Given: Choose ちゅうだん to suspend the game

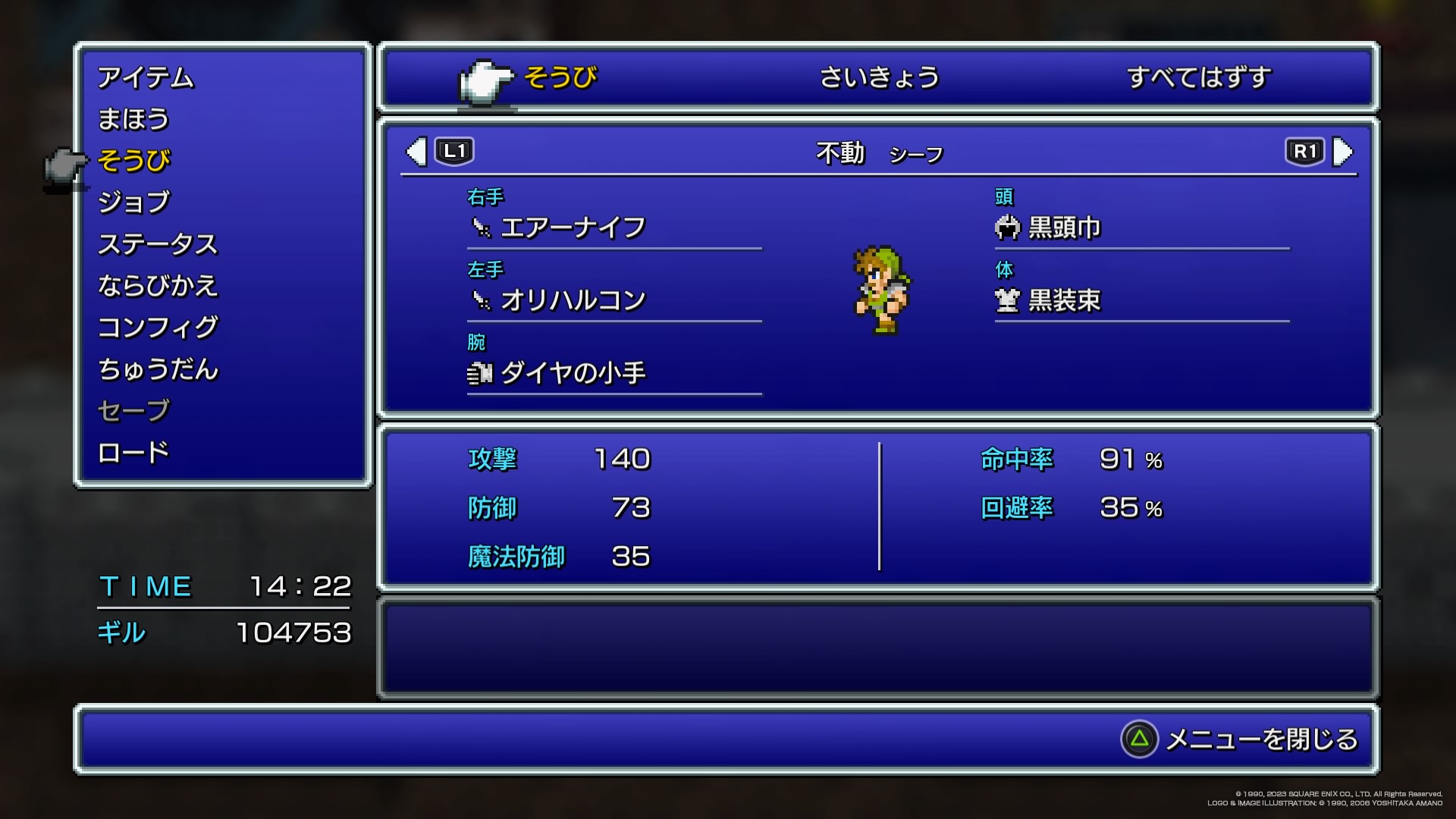Looking at the screenshot, I should 158,369.
